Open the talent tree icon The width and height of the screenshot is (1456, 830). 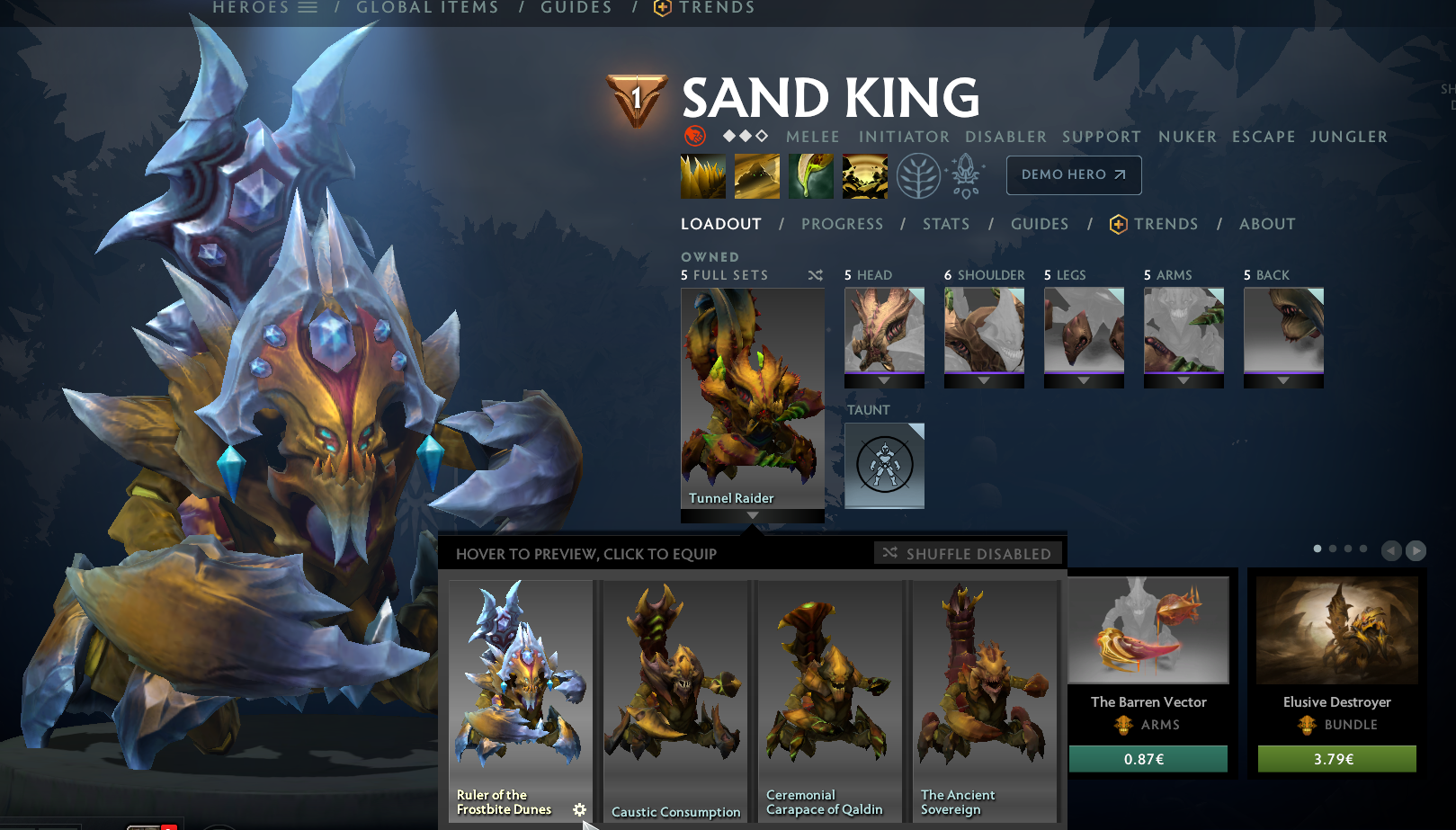tap(917, 175)
